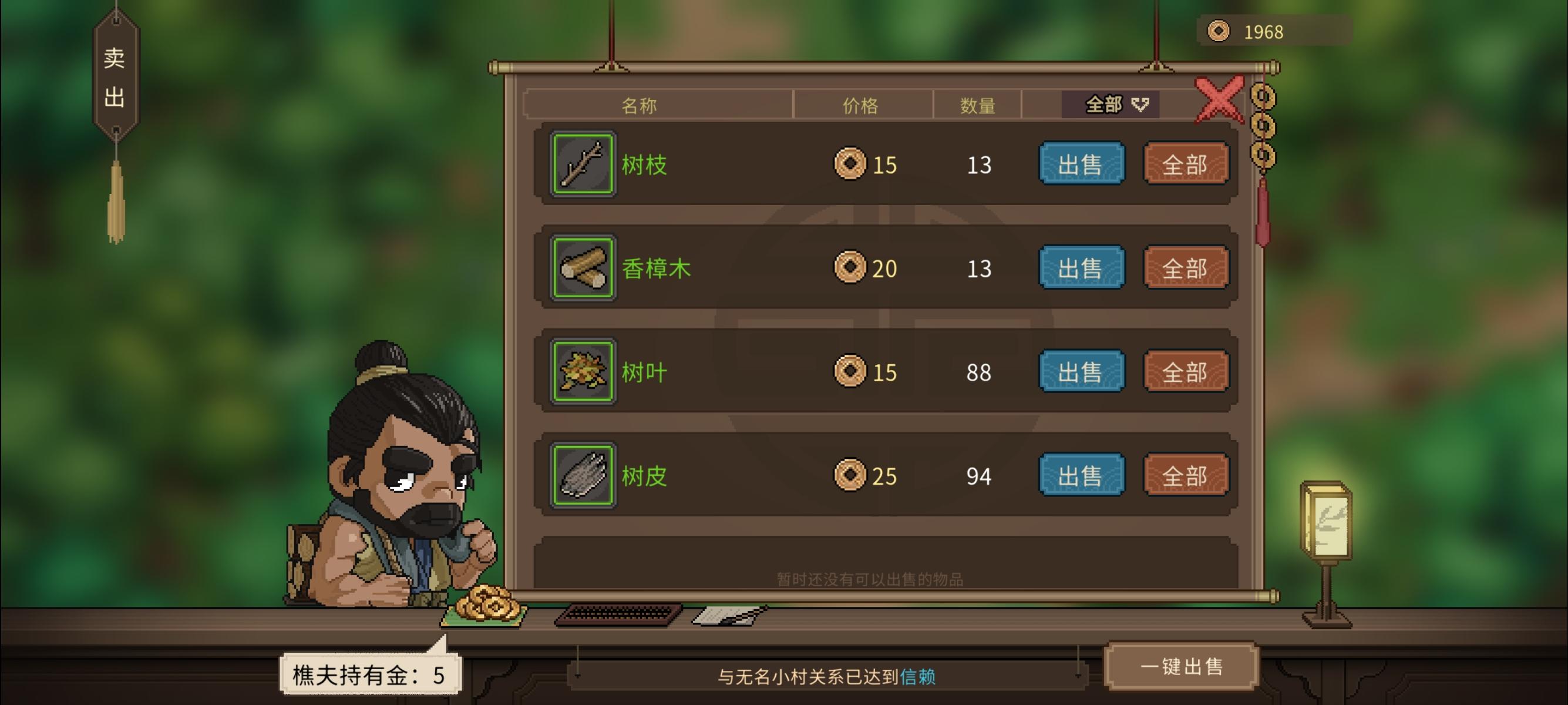This screenshot has width=1568, height=705.
Task: Select the 树枝 (branch) item icon
Action: click(581, 163)
